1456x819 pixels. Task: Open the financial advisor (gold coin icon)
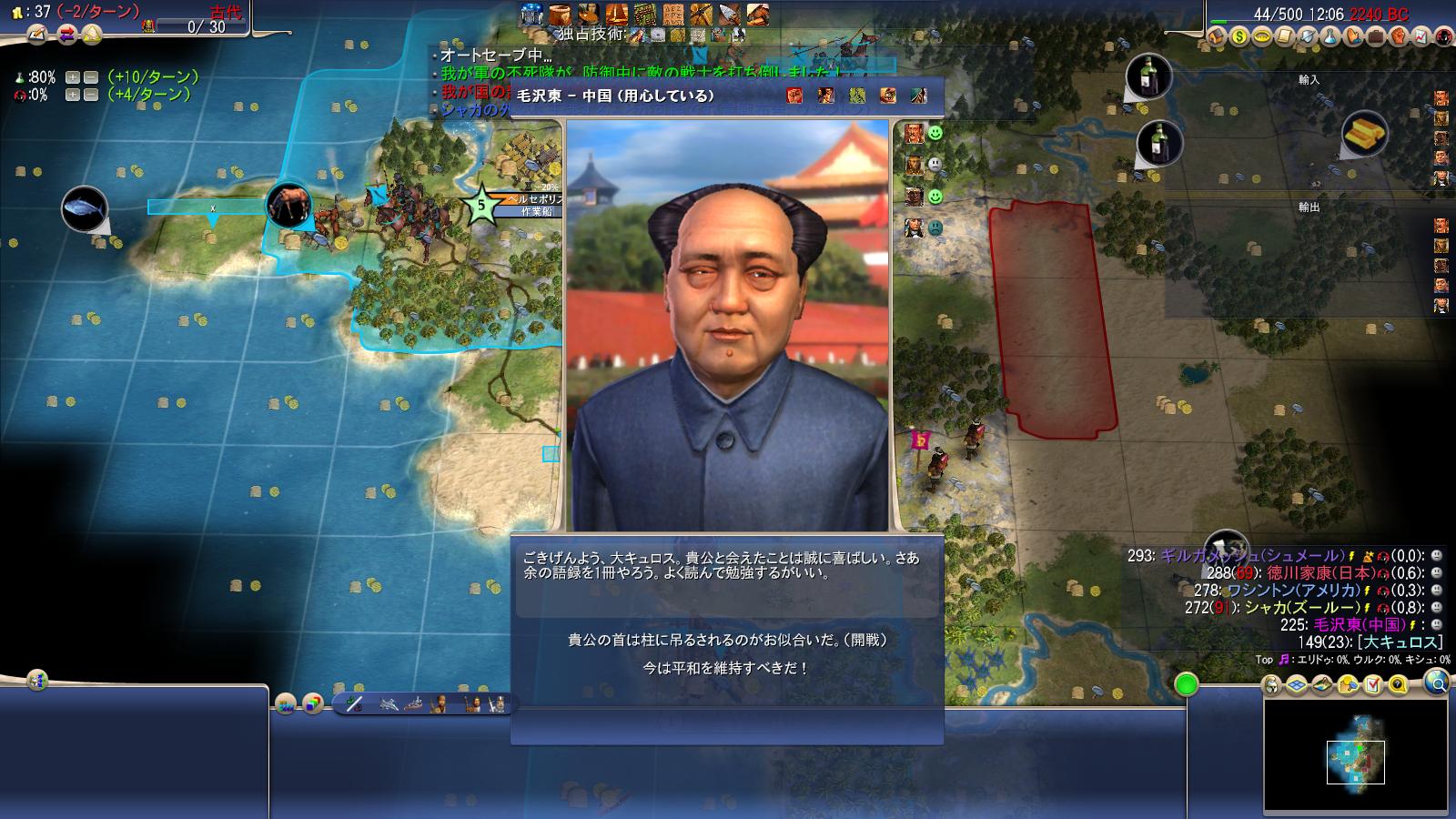tap(1239, 36)
